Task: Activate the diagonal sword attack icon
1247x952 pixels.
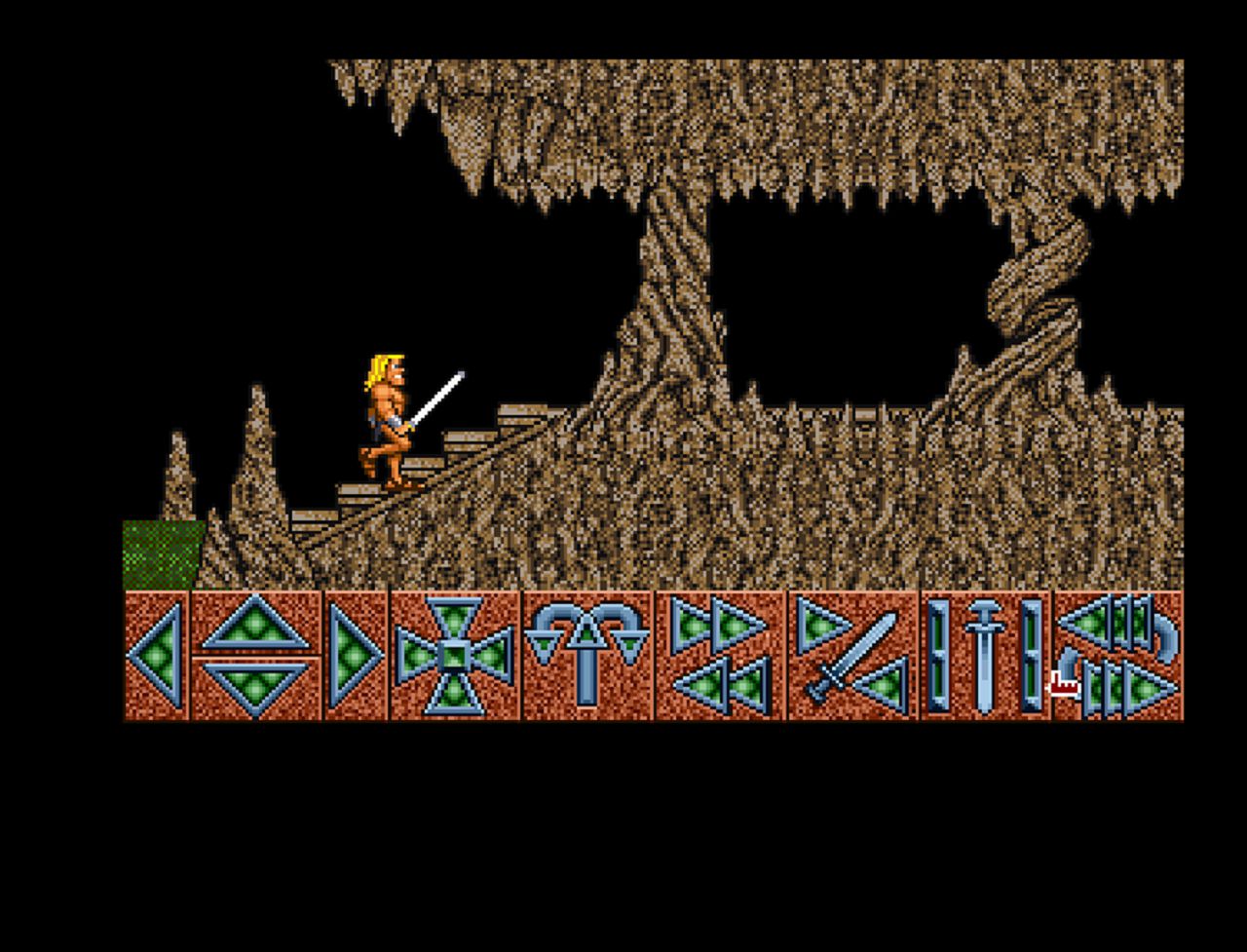Action: pos(853,655)
